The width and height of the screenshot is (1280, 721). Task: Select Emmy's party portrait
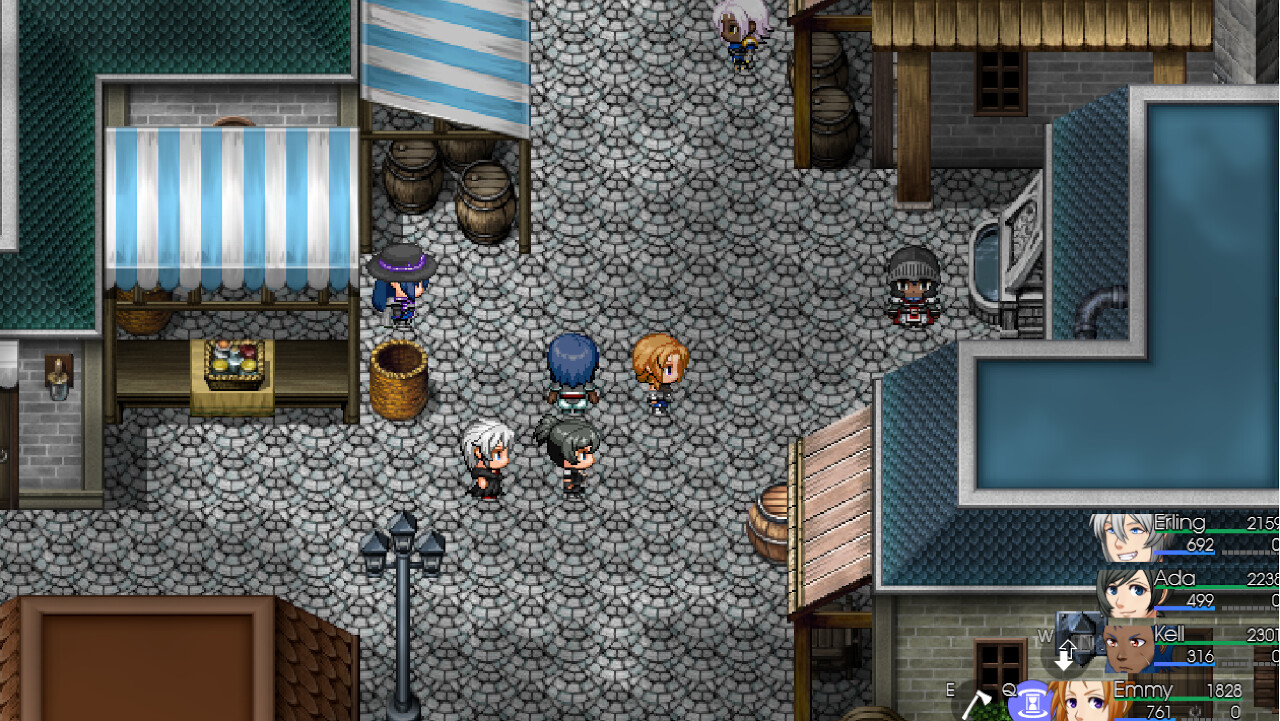[1080, 700]
